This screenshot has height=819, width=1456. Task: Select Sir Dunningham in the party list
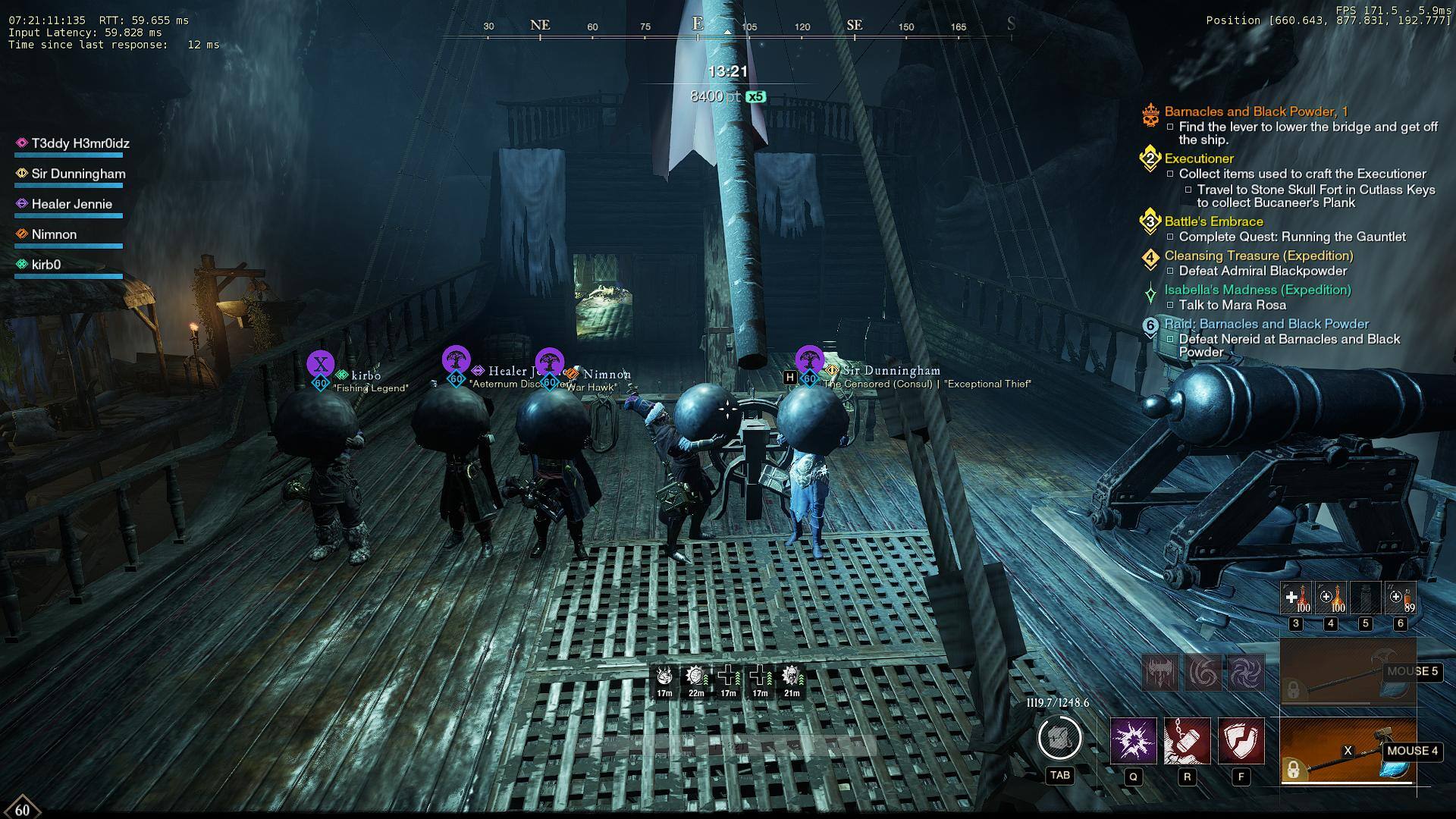(x=78, y=174)
